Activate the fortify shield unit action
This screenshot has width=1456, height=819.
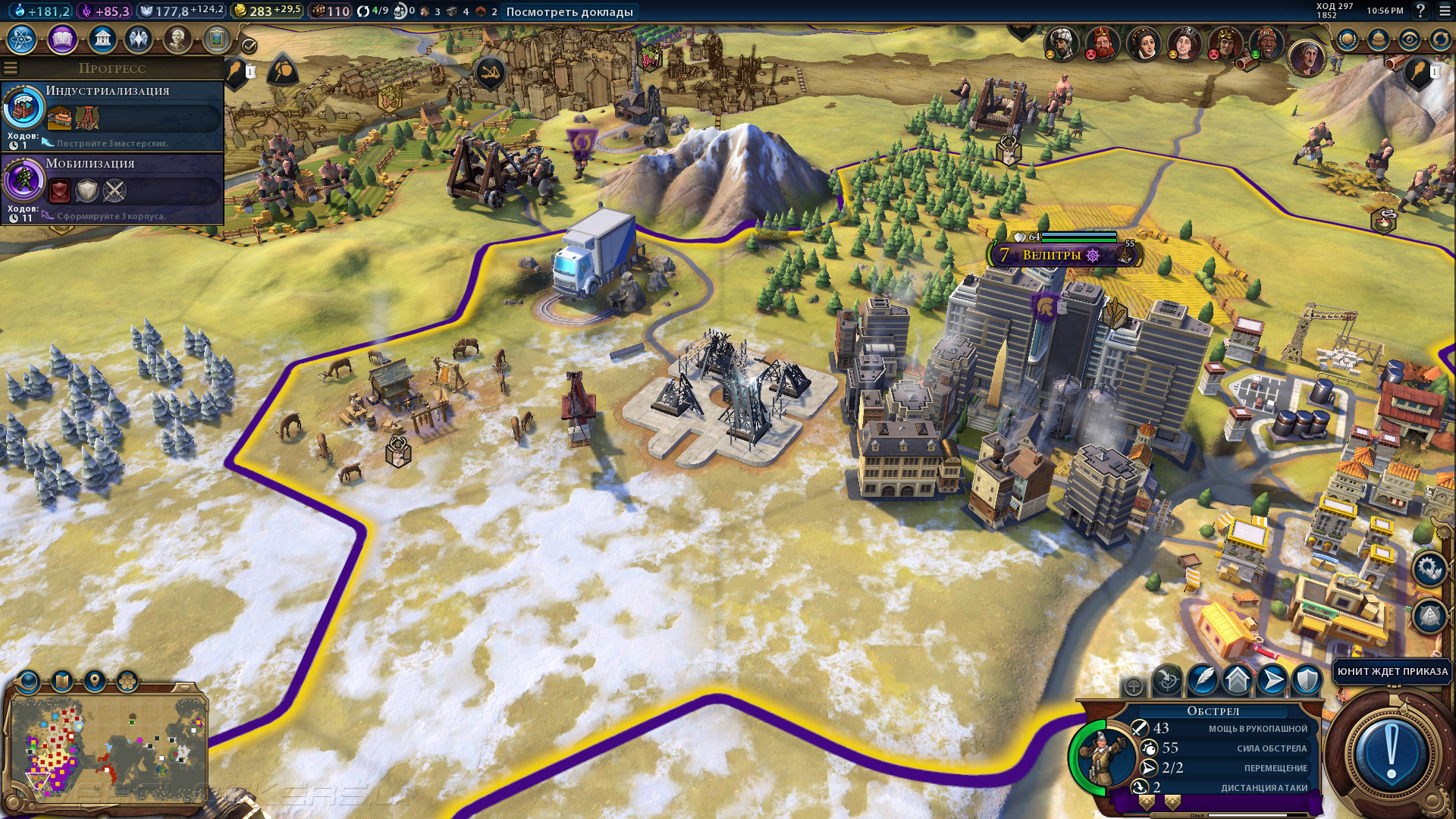(1307, 680)
